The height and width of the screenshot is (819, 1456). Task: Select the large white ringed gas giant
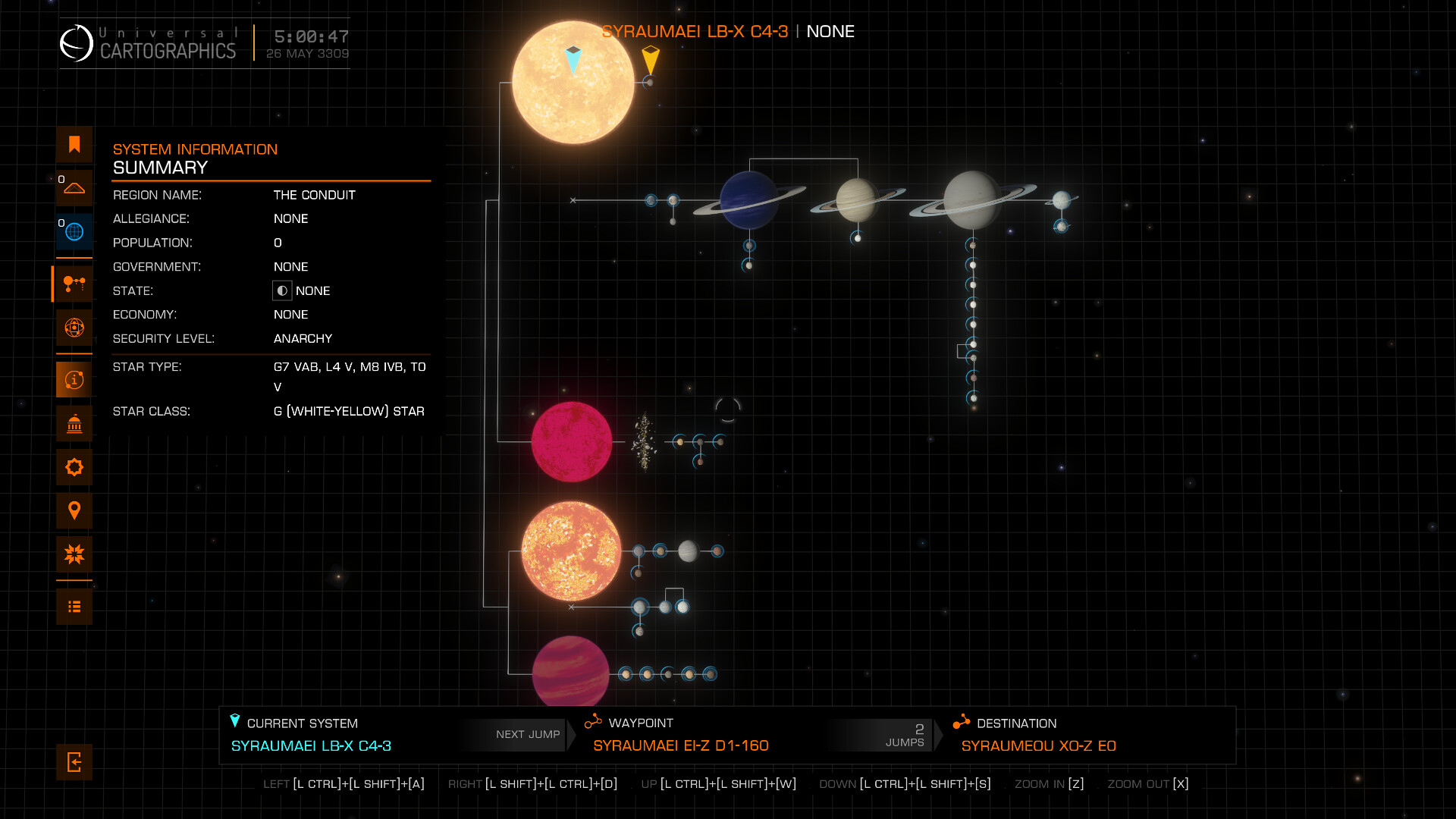pyautogui.click(x=972, y=200)
